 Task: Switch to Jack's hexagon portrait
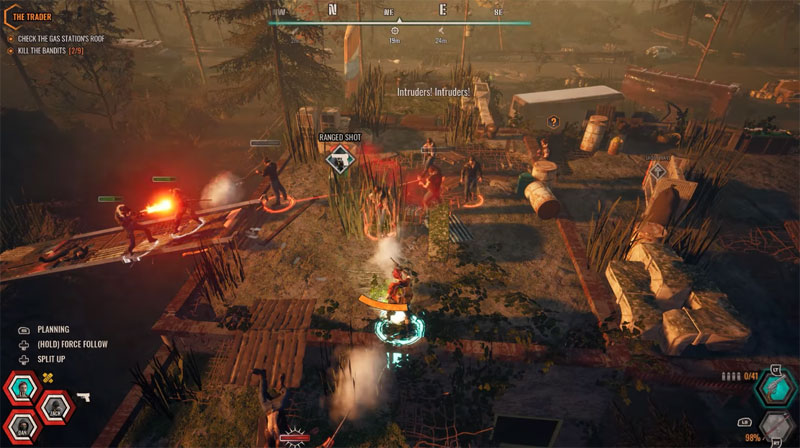(x=56, y=409)
